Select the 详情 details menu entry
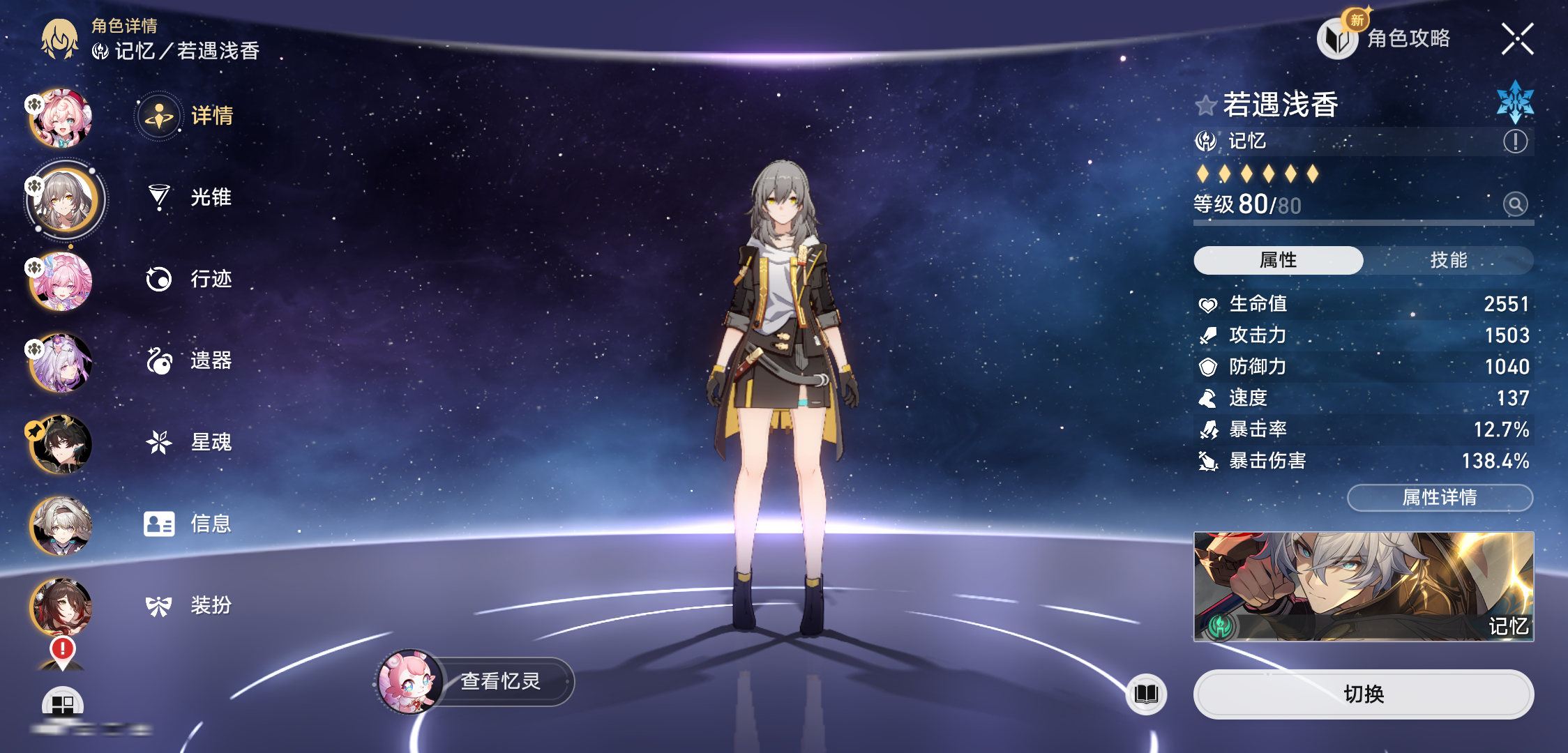Viewport: 1568px width, 753px height. (188, 116)
